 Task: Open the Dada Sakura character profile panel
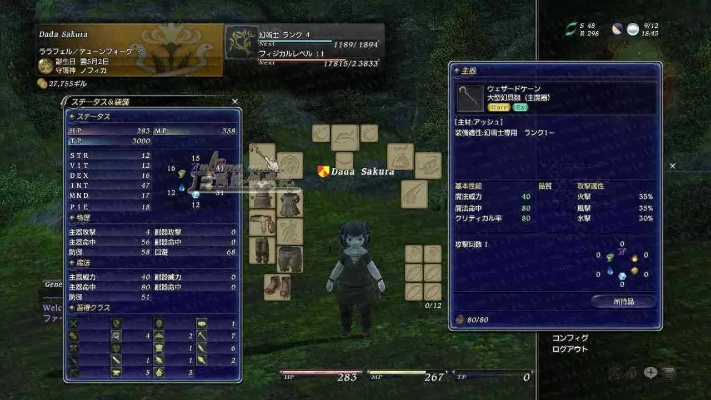[x=130, y=52]
